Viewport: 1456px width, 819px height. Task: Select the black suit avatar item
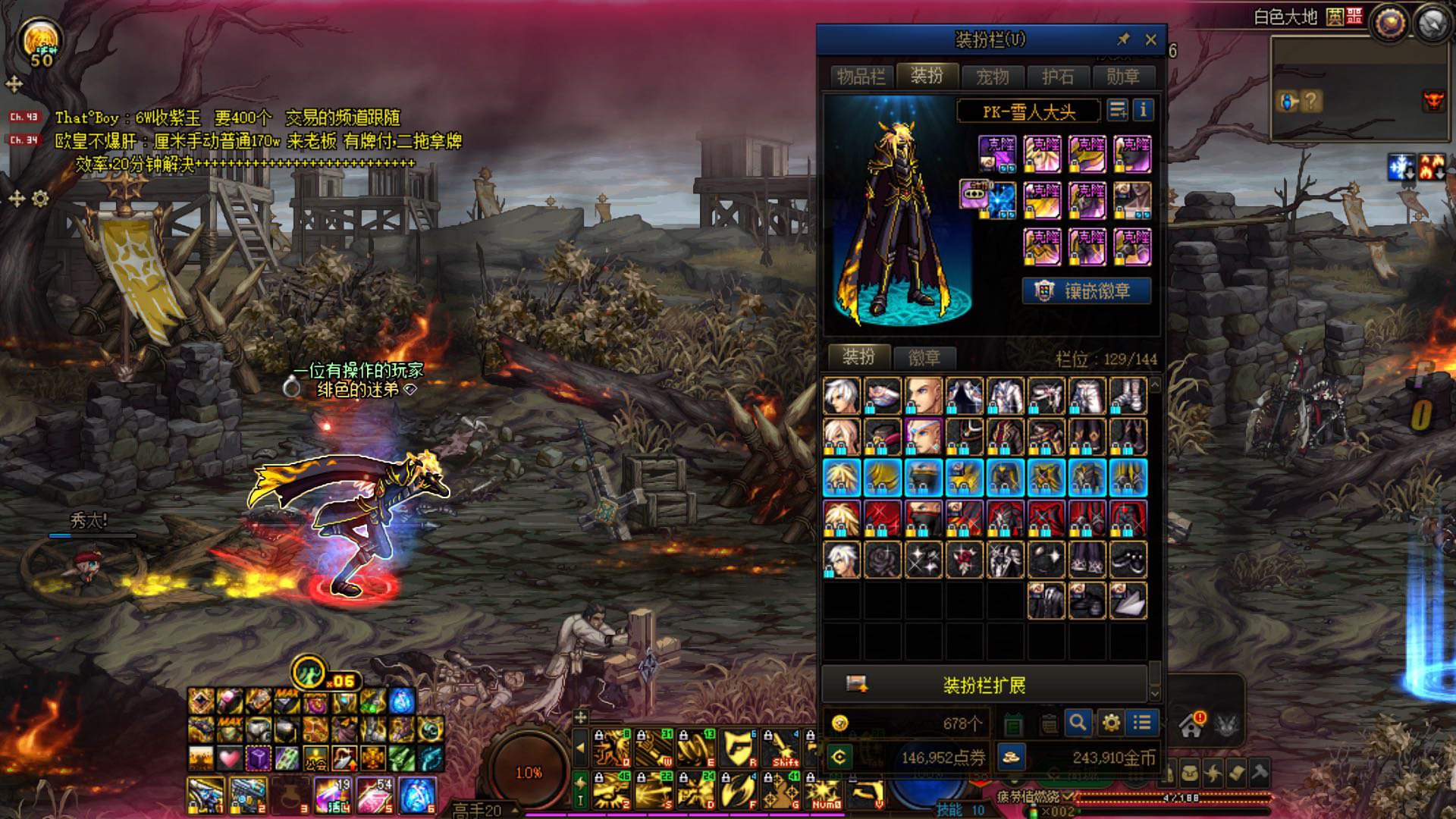pyautogui.click(x=1046, y=601)
